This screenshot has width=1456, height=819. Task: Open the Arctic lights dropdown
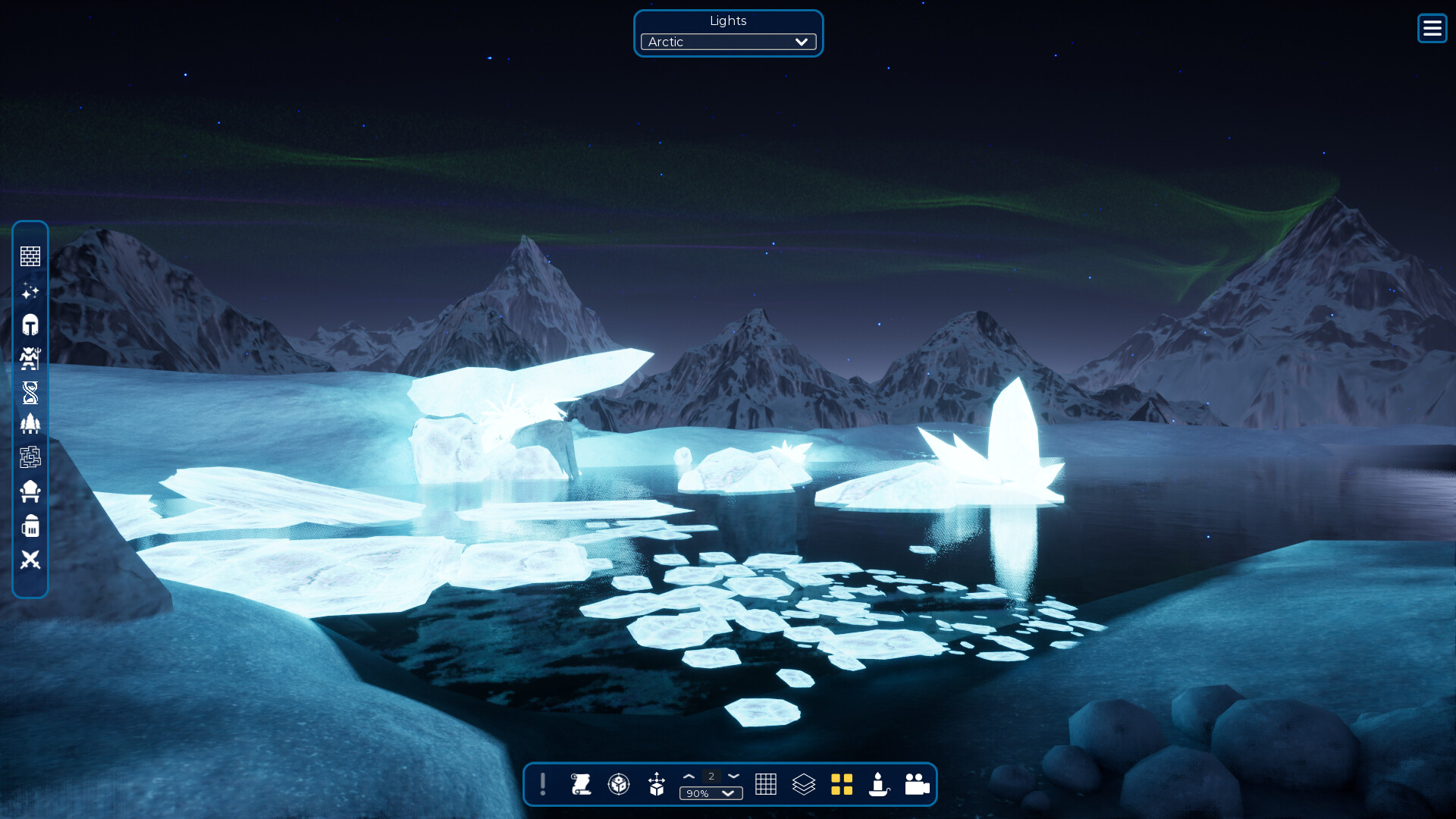pos(726,42)
